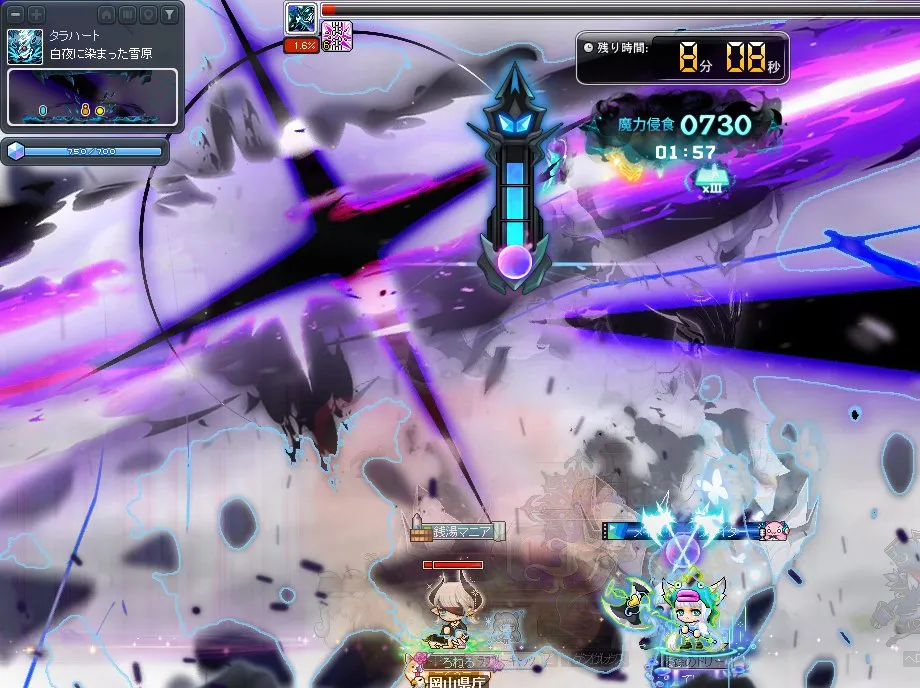Click the house icon on minimap header
The image size is (920, 688).
coord(107,14)
